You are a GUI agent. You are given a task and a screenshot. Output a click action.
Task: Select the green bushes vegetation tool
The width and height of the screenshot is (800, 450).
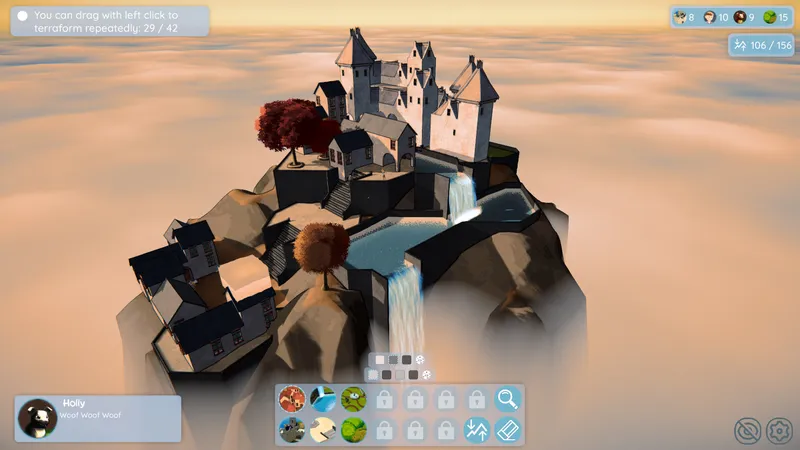point(353,430)
